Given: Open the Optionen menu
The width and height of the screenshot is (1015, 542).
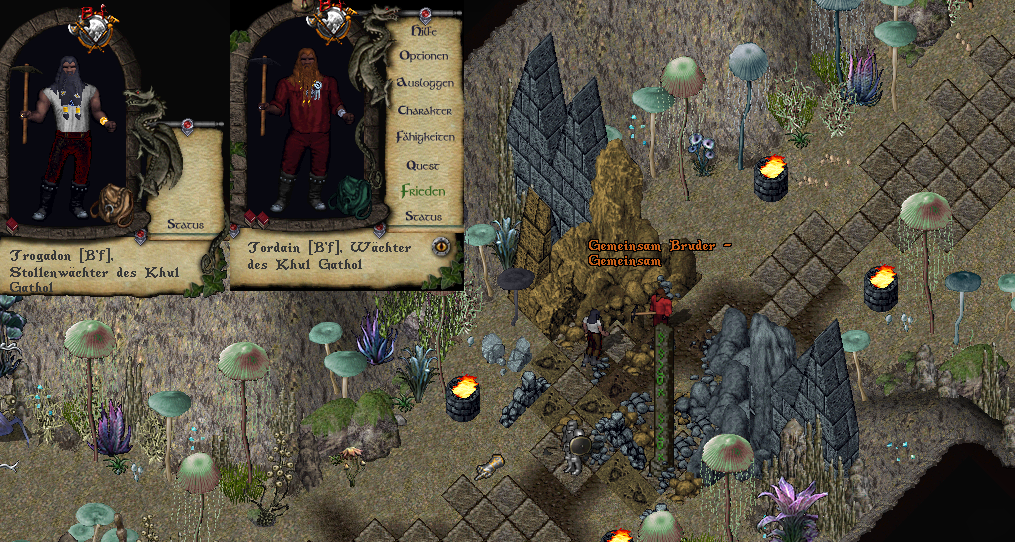Looking at the screenshot, I should pos(423,57).
